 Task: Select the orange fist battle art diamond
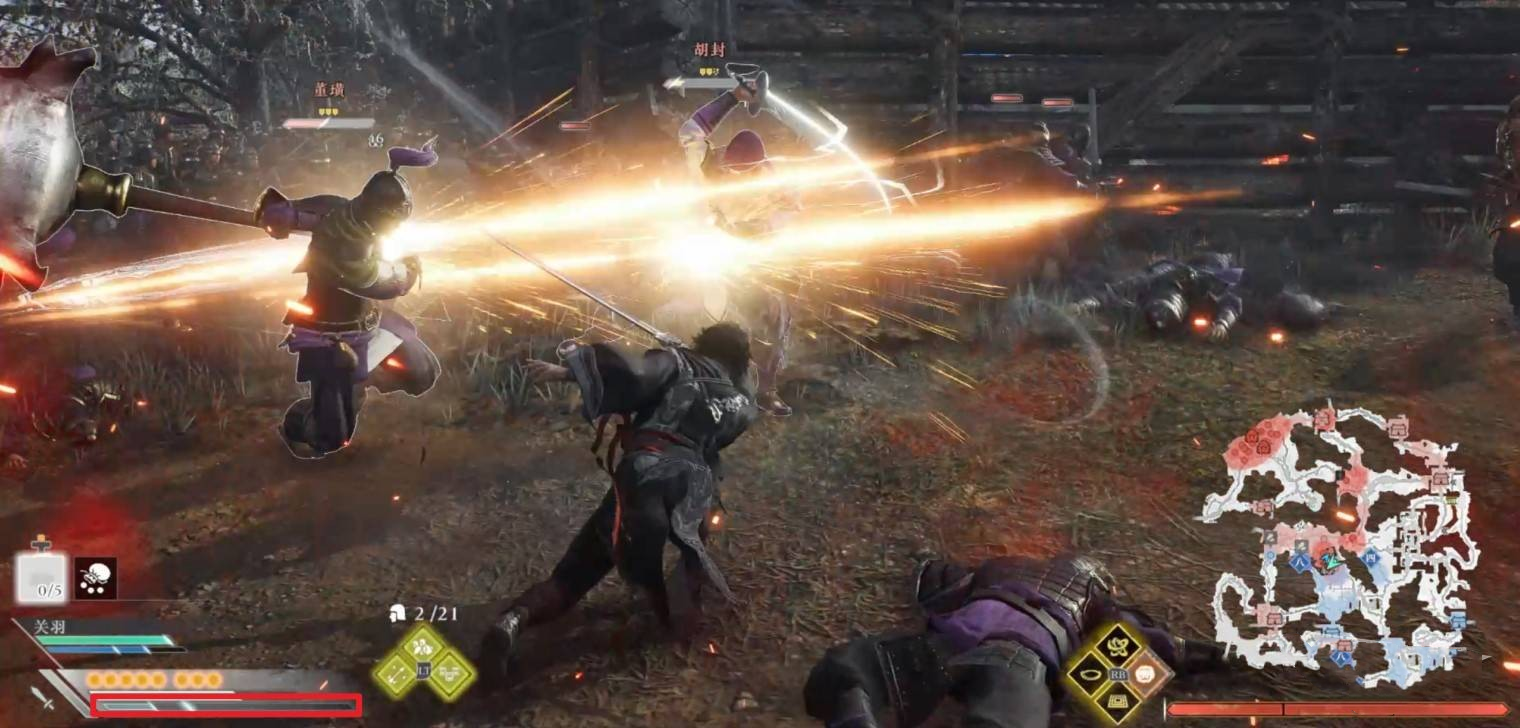1148,674
